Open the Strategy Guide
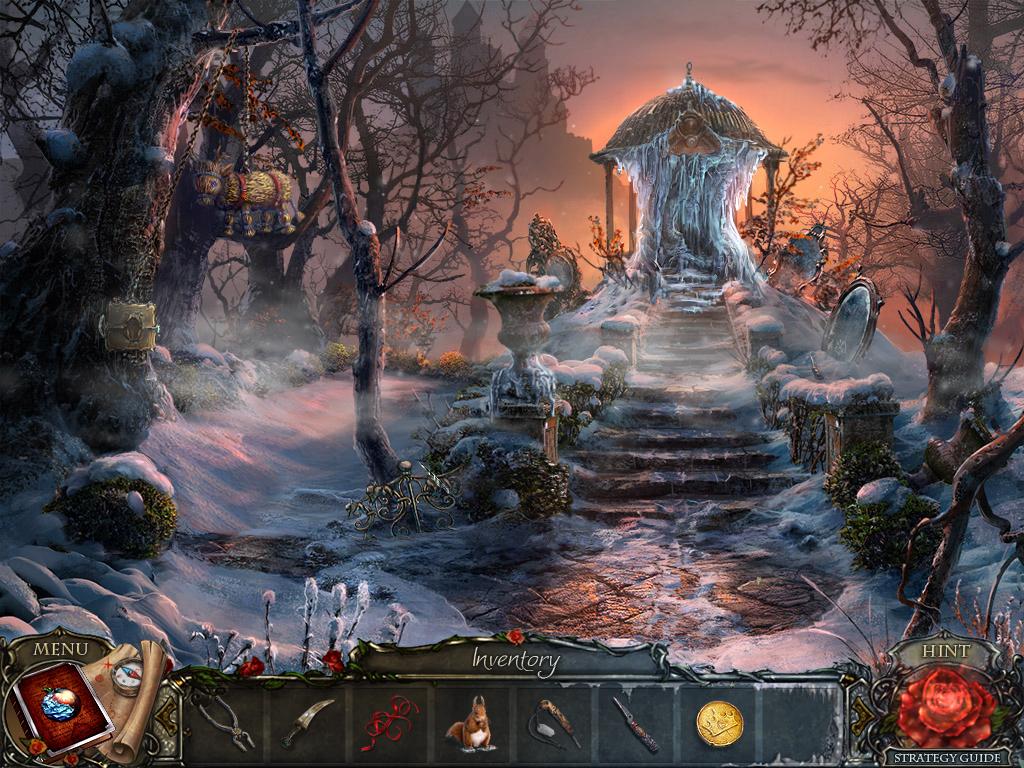 point(944,757)
